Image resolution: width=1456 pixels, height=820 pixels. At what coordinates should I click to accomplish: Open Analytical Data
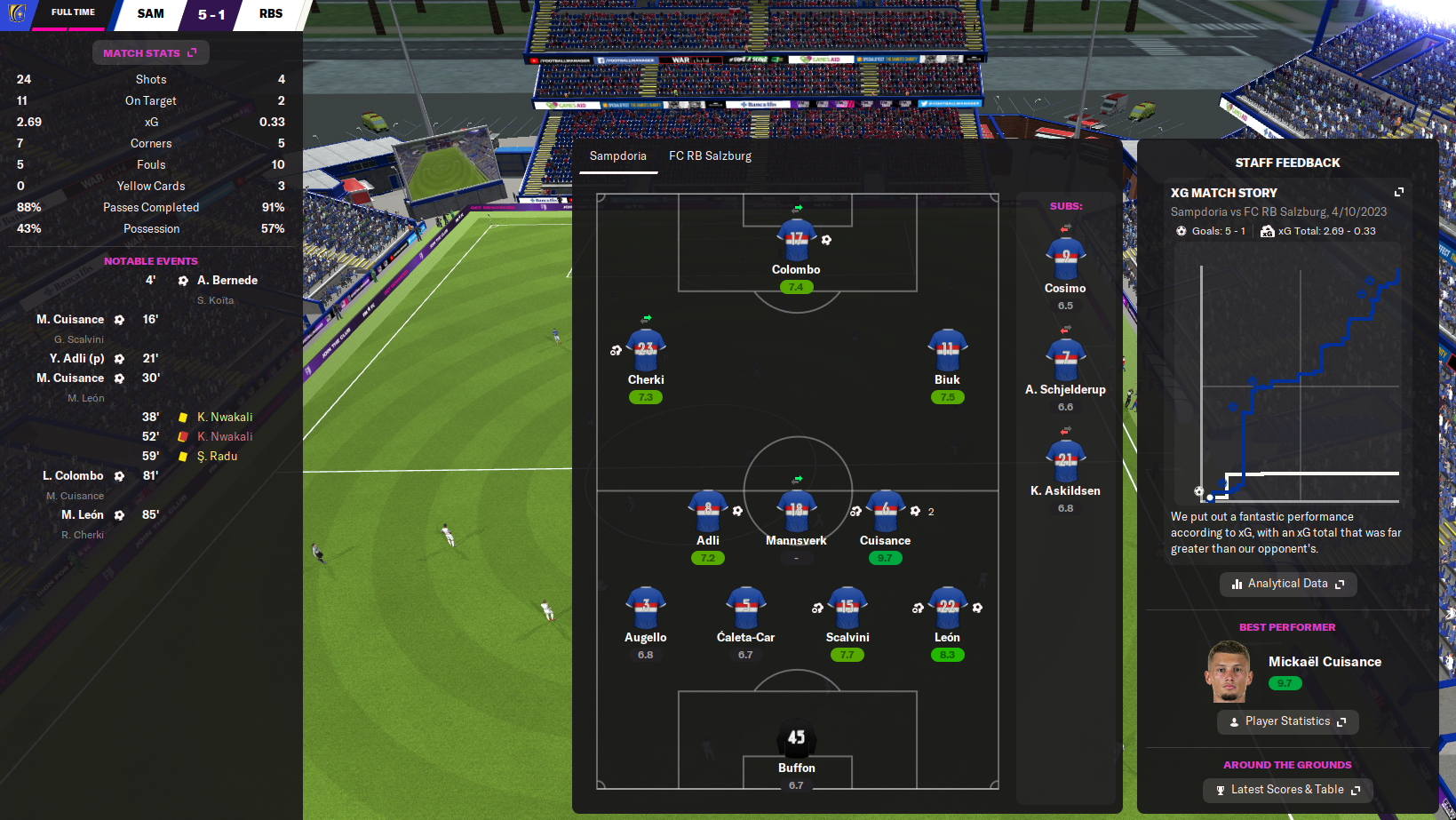pyautogui.click(x=1287, y=584)
